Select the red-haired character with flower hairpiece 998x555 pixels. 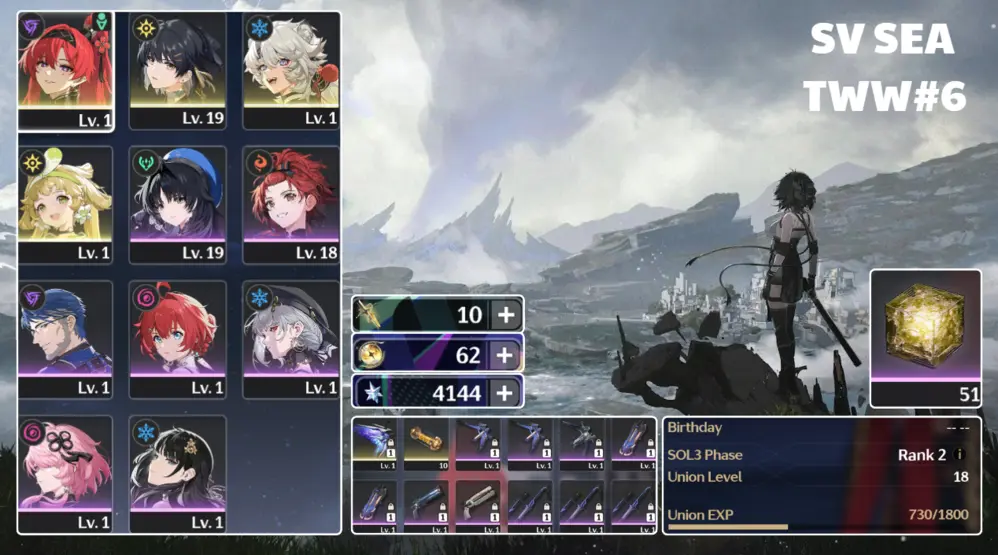click(65, 65)
